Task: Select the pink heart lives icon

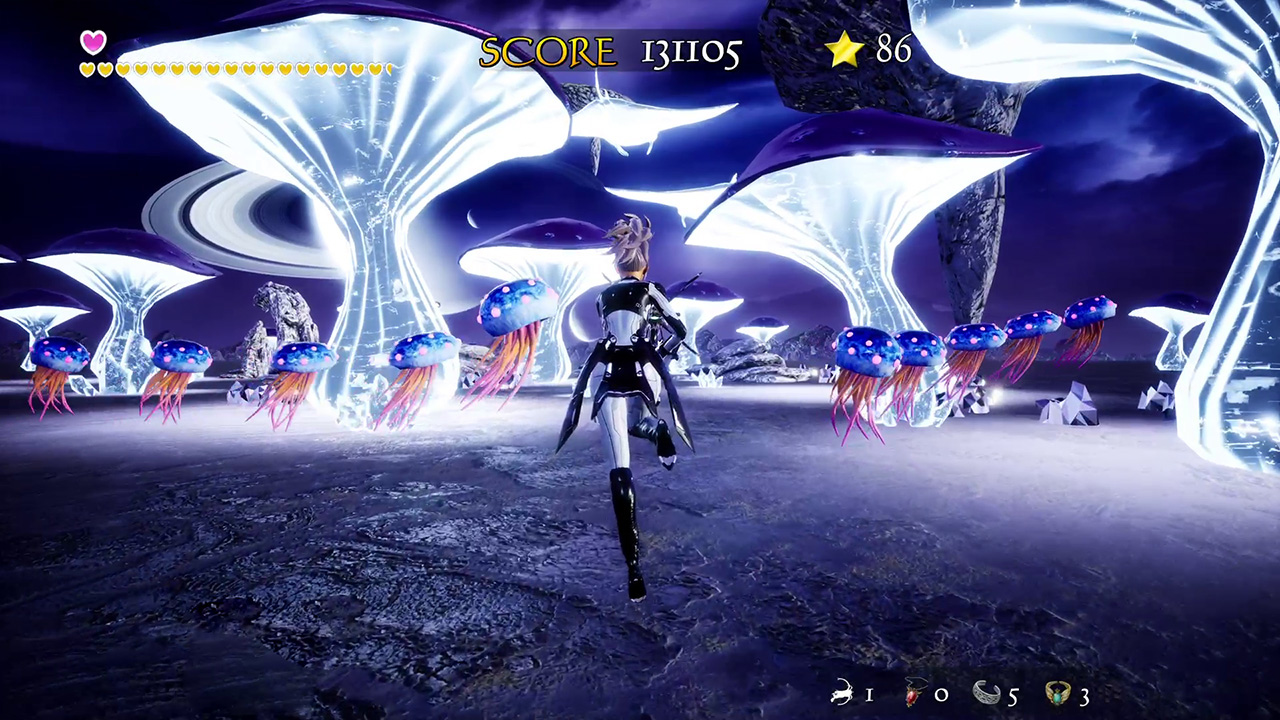Action: pos(93,42)
